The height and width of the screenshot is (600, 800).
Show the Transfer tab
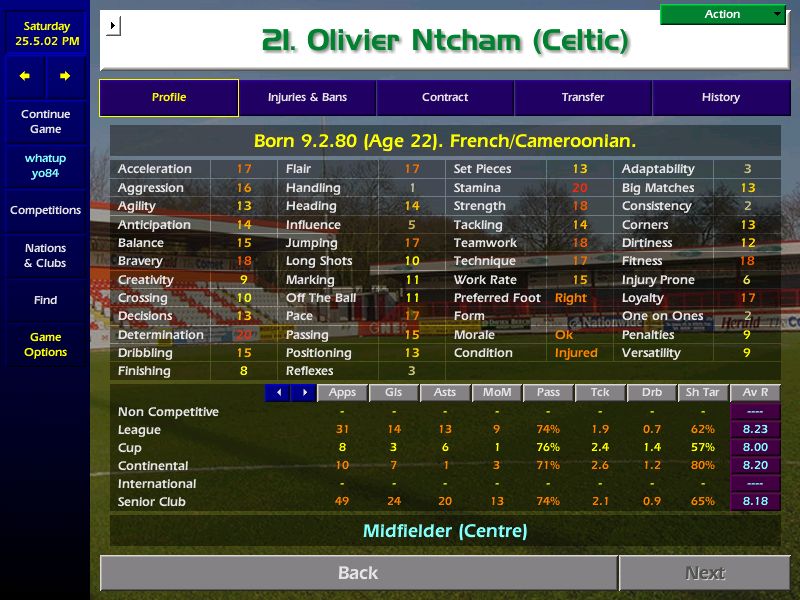[x=583, y=98]
